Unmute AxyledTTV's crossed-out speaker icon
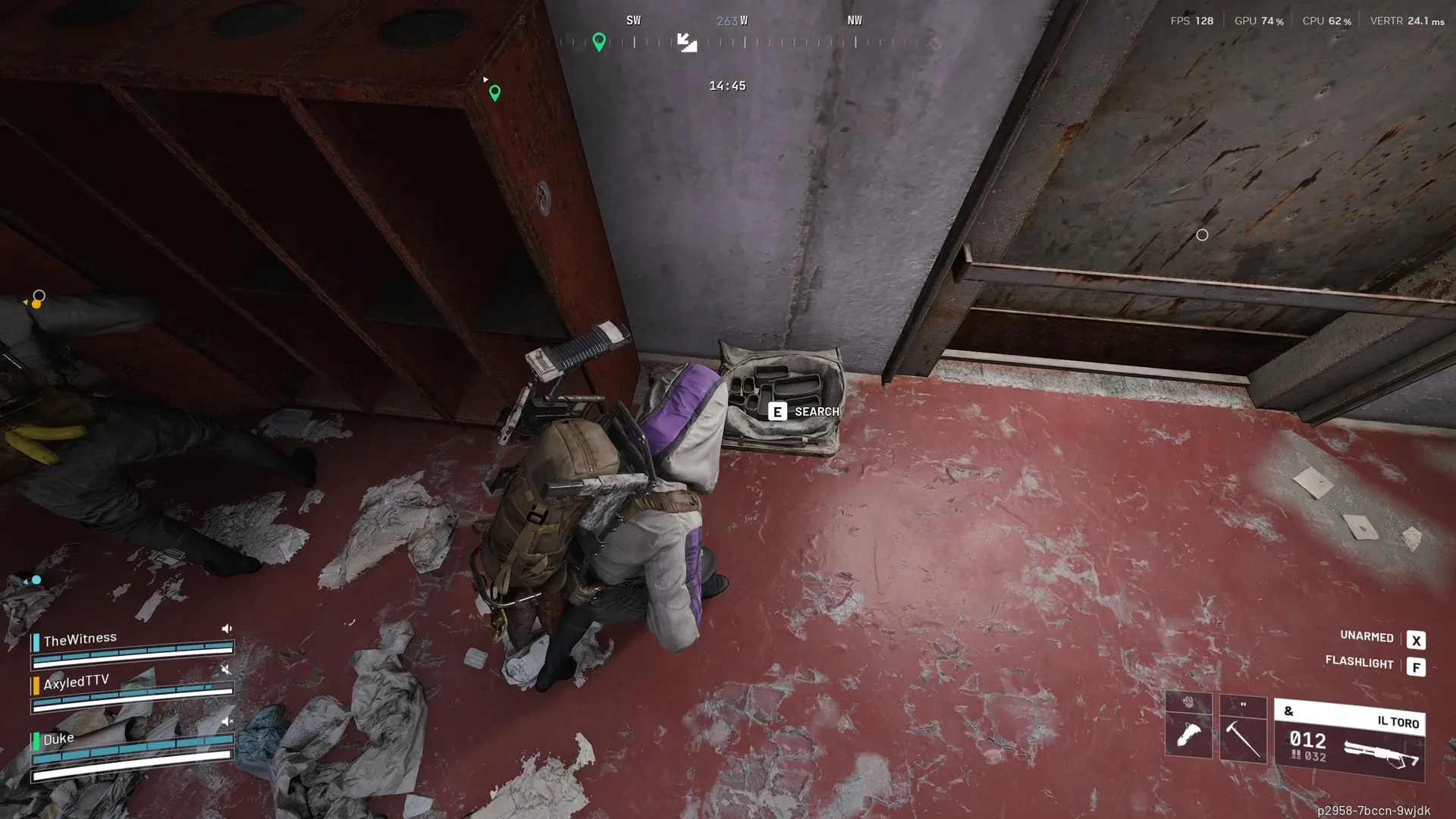The height and width of the screenshot is (819, 1456). 226,669
